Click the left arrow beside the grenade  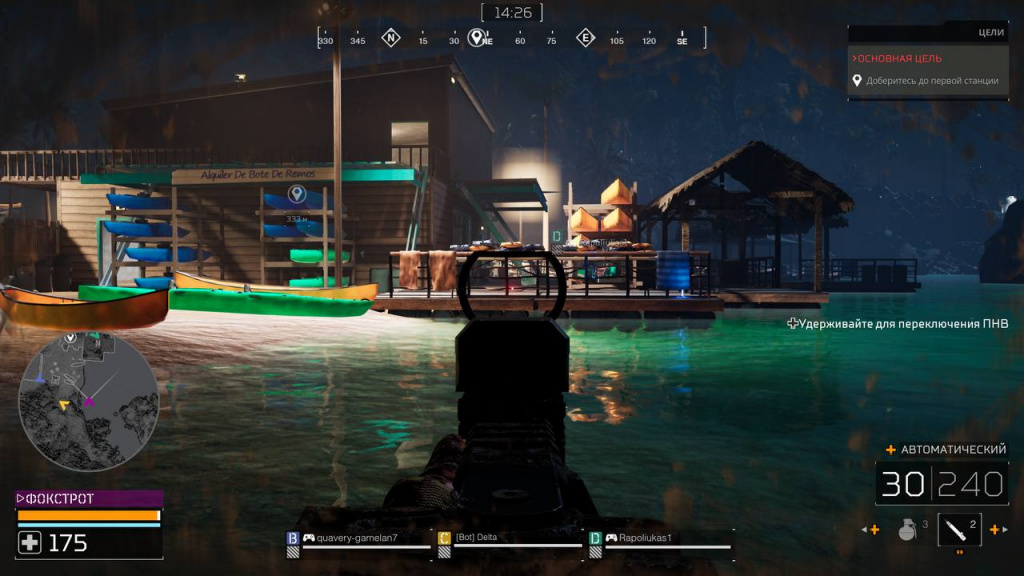874,530
